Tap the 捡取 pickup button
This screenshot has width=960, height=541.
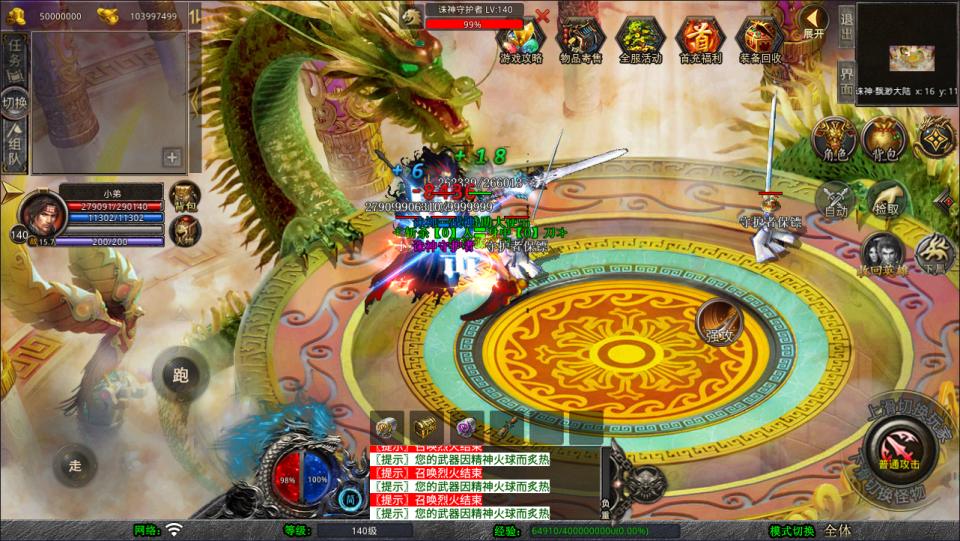pyautogui.click(x=886, y=198)
